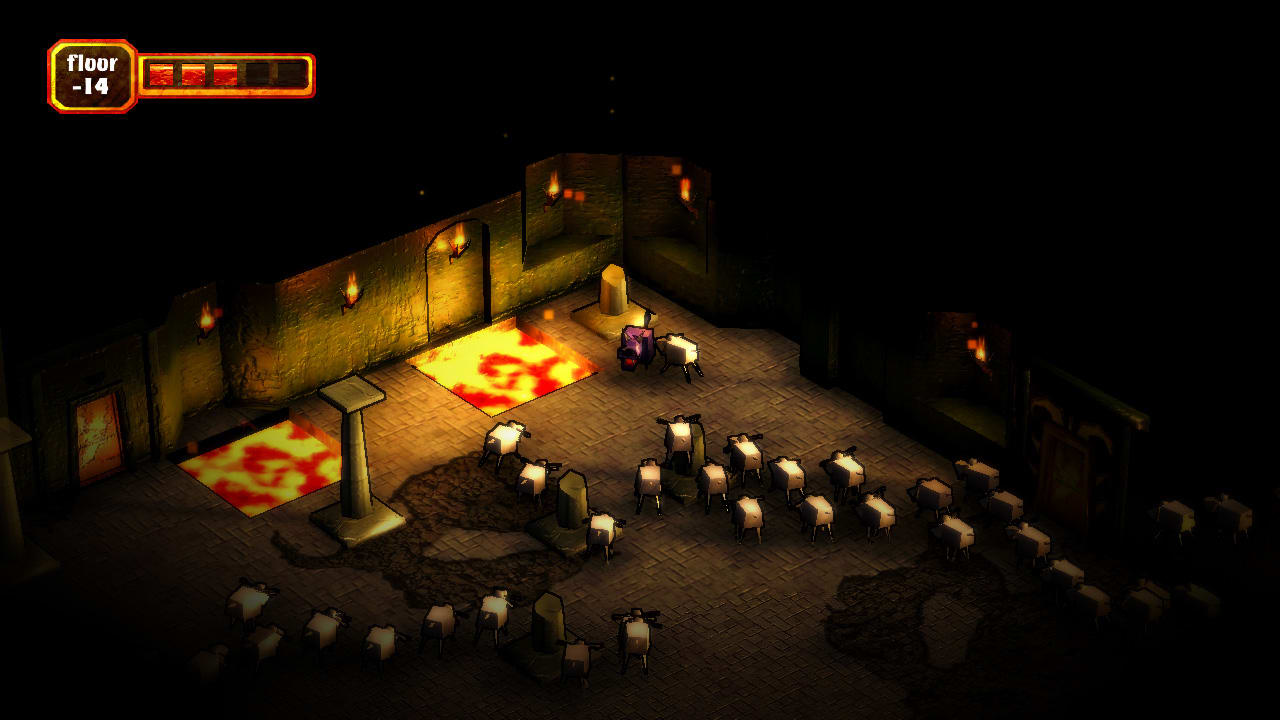Select the stone obelisk behind the shepherd

[615, 290]
